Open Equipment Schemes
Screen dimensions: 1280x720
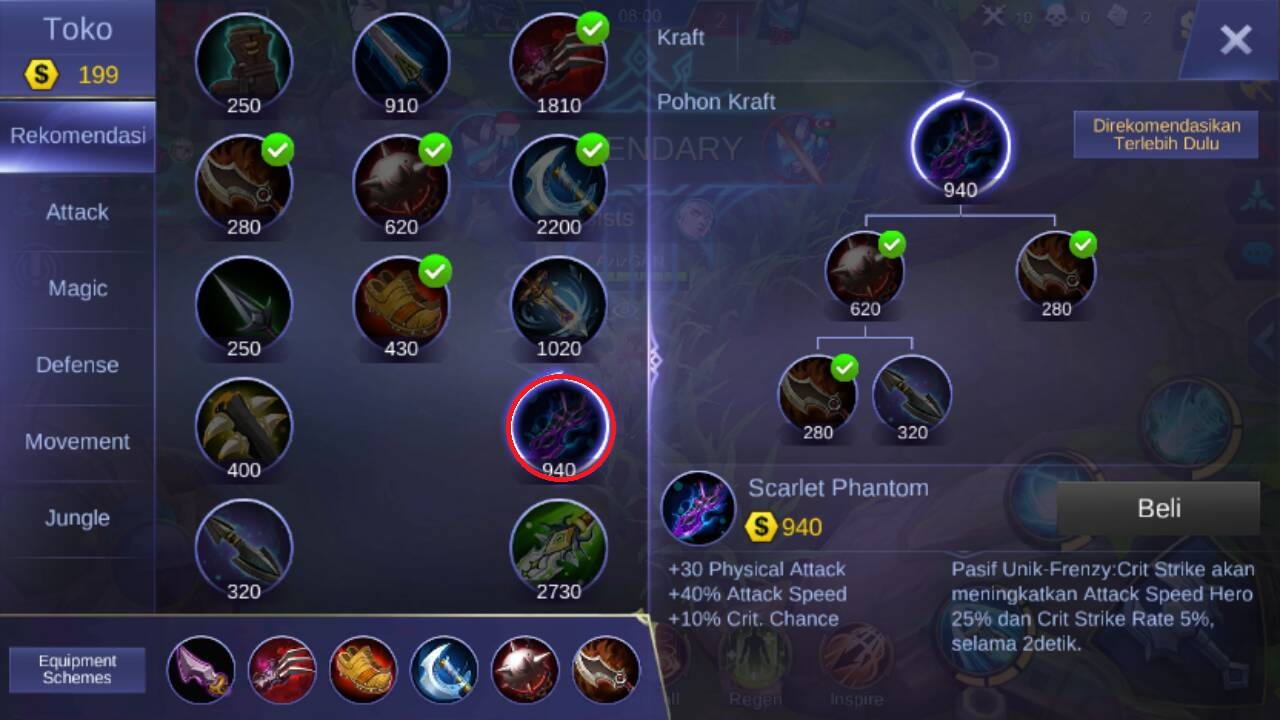pos(77,669)
